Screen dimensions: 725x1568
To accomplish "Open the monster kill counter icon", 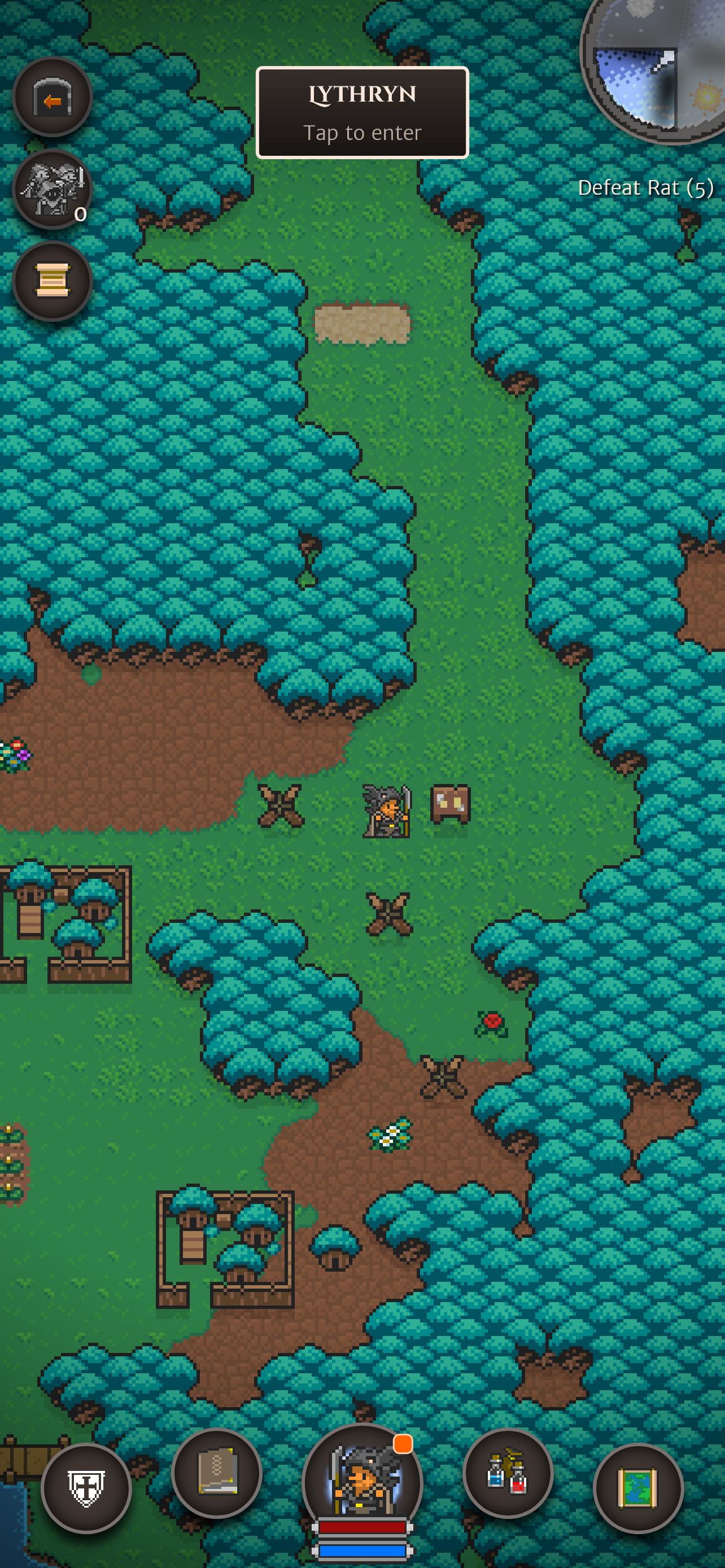I will tap(52, 189).
